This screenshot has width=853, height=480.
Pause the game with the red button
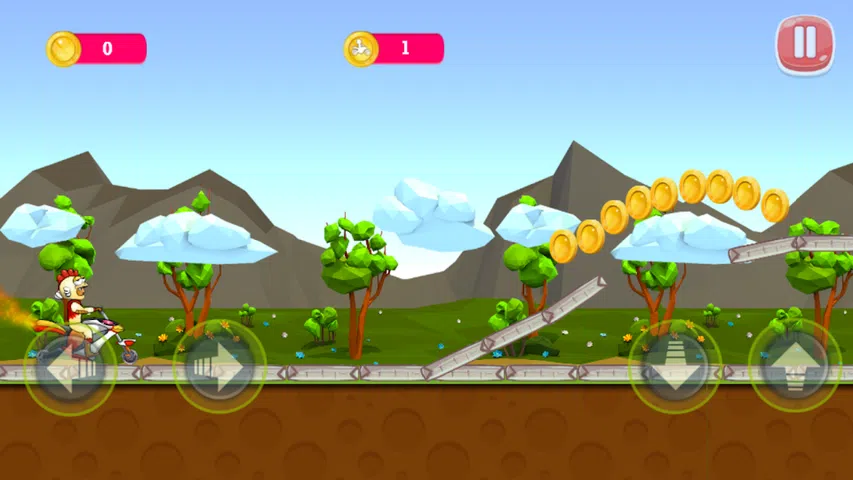click(804, 44)
